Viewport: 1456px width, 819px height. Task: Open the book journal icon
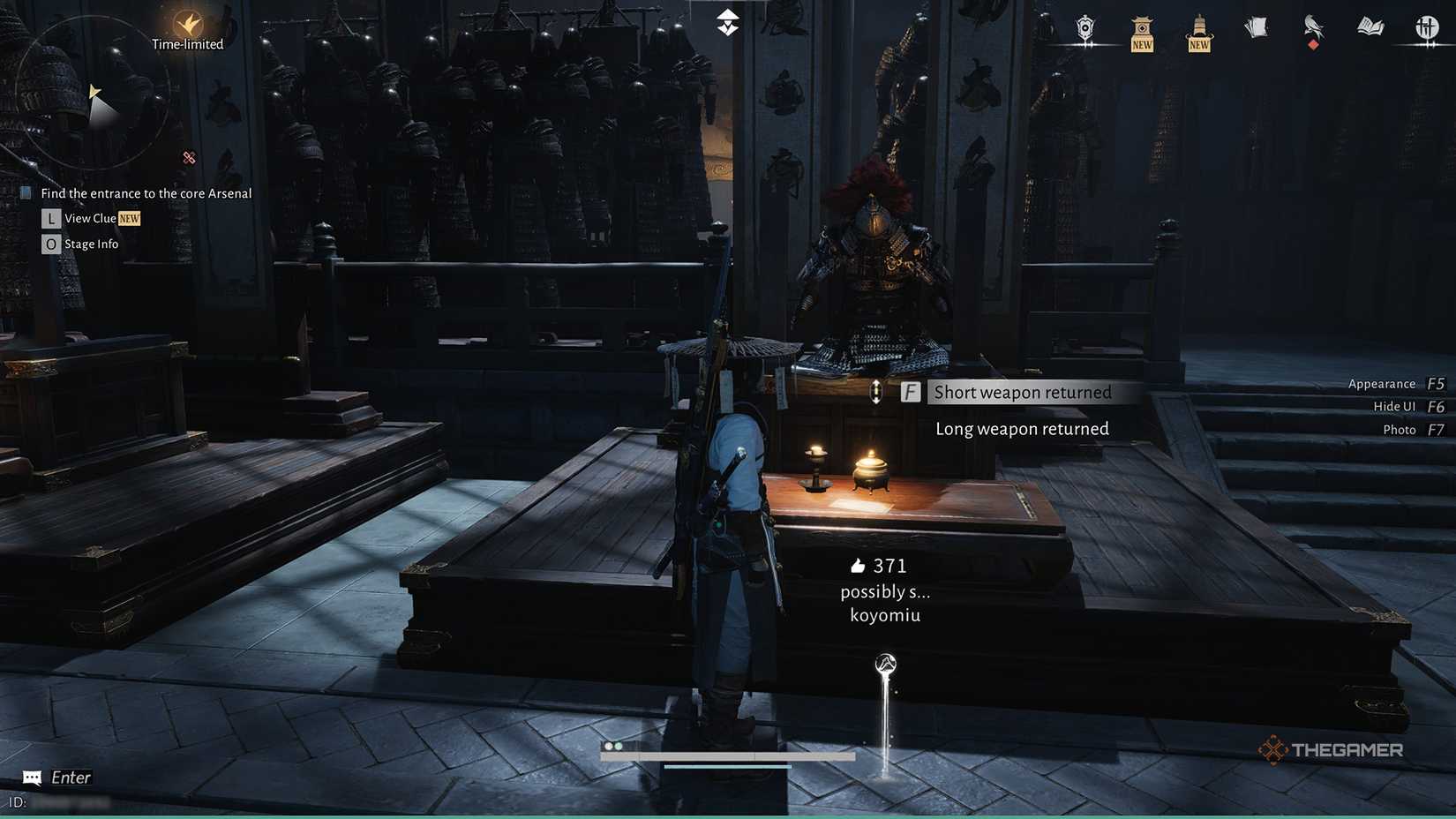1370,28
